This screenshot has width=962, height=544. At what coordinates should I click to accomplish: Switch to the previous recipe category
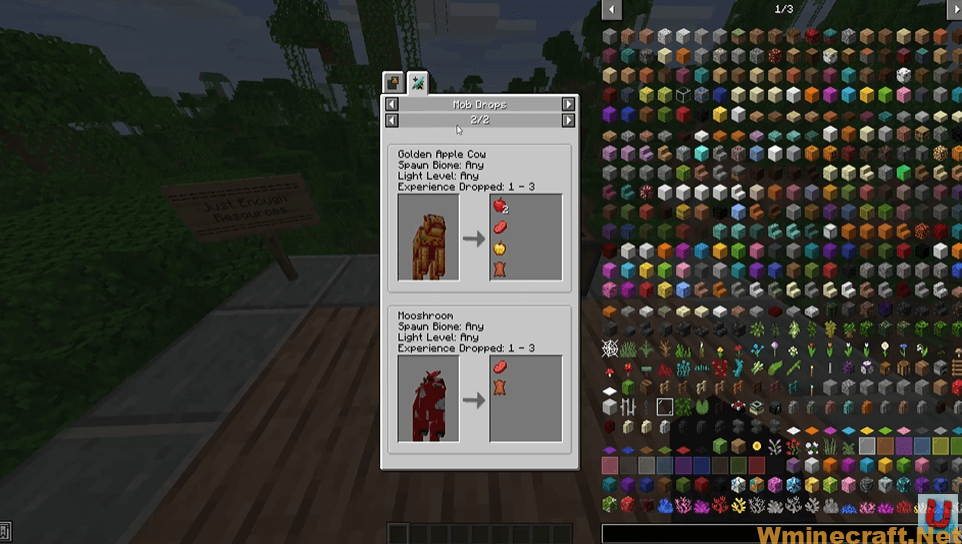tap(392, 104)
